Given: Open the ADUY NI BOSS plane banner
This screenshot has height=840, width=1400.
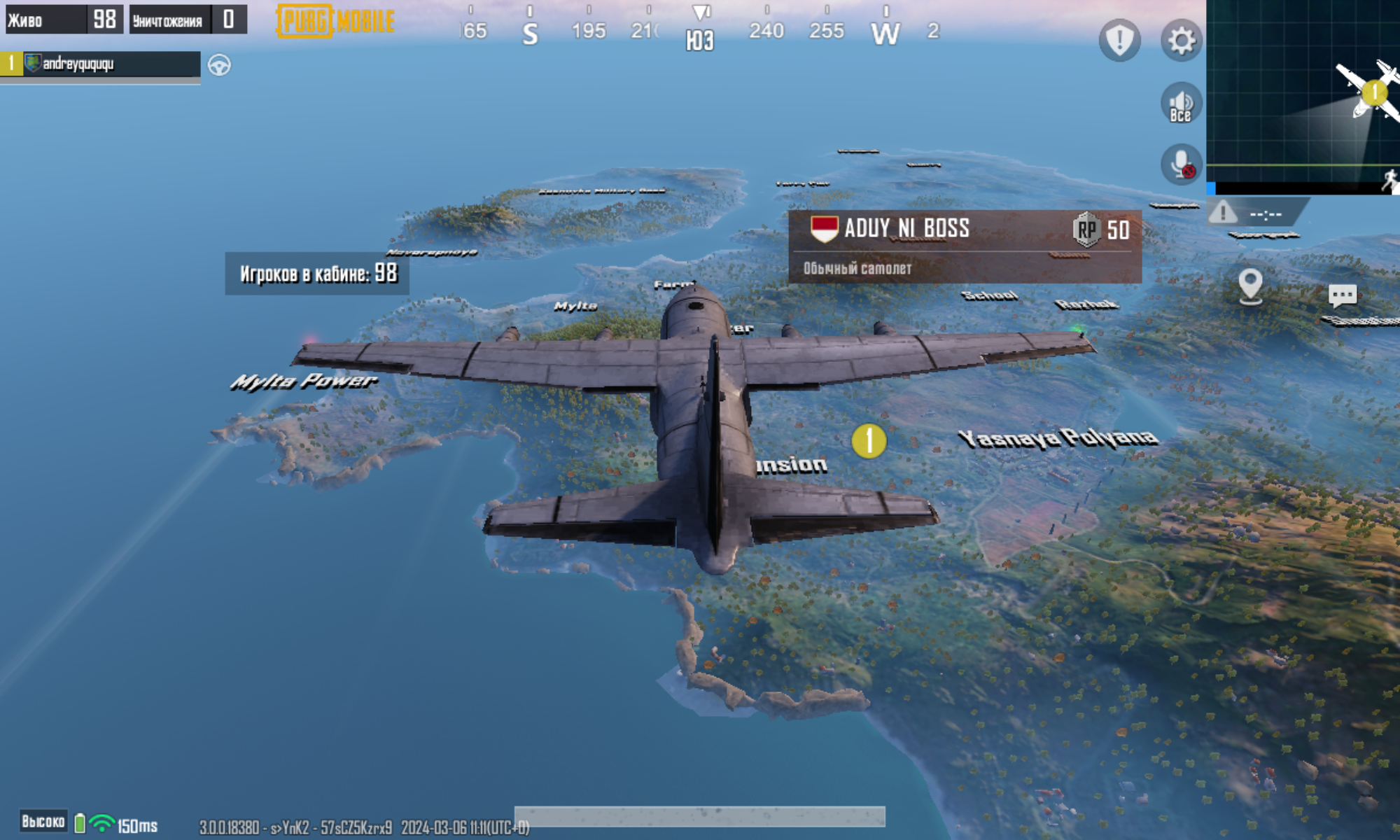Looking at the screenshot, I should 964,246.
